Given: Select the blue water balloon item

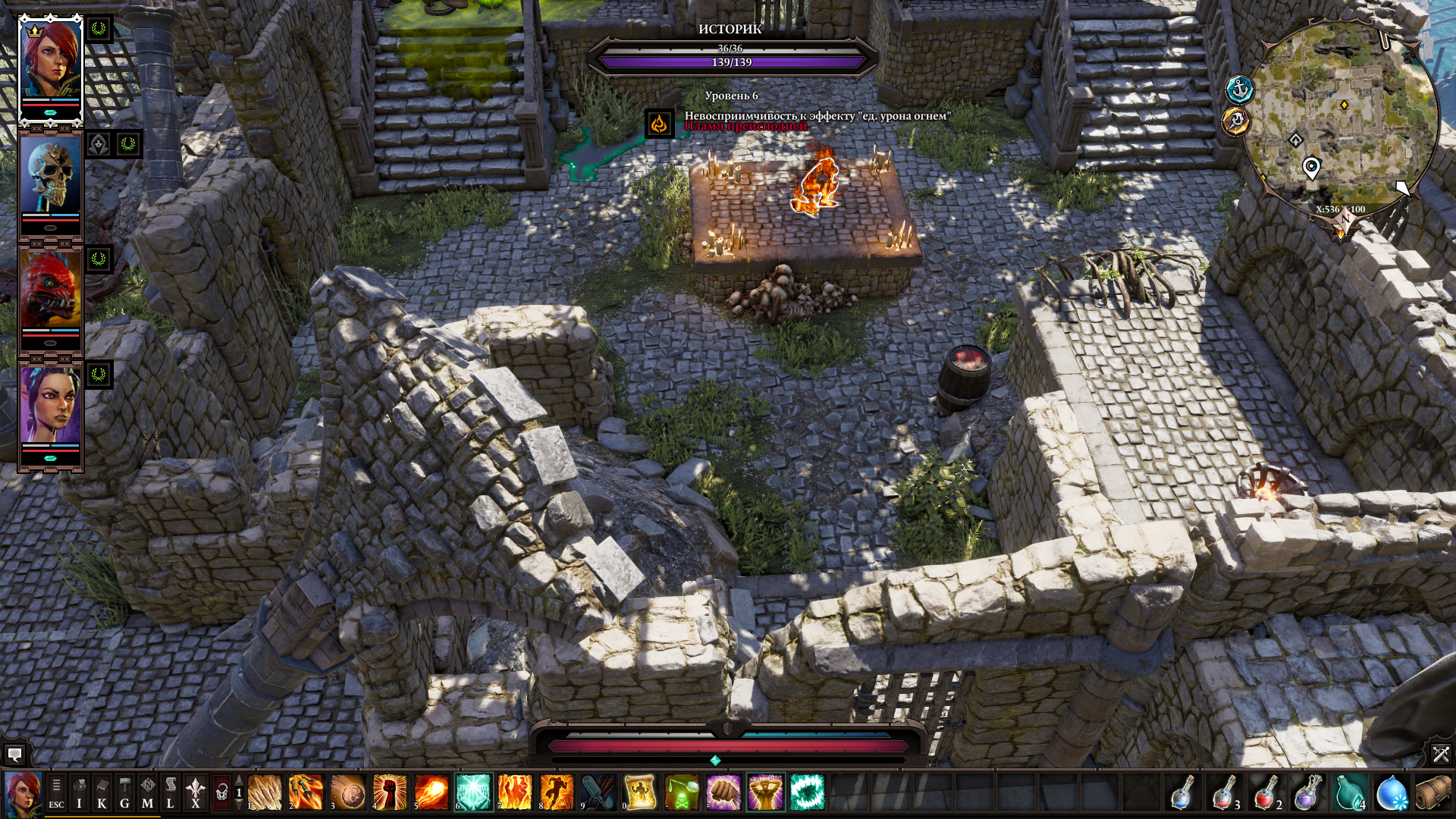Looking at the screenshot, I should pyautogui.click(x=1392, y=793).
